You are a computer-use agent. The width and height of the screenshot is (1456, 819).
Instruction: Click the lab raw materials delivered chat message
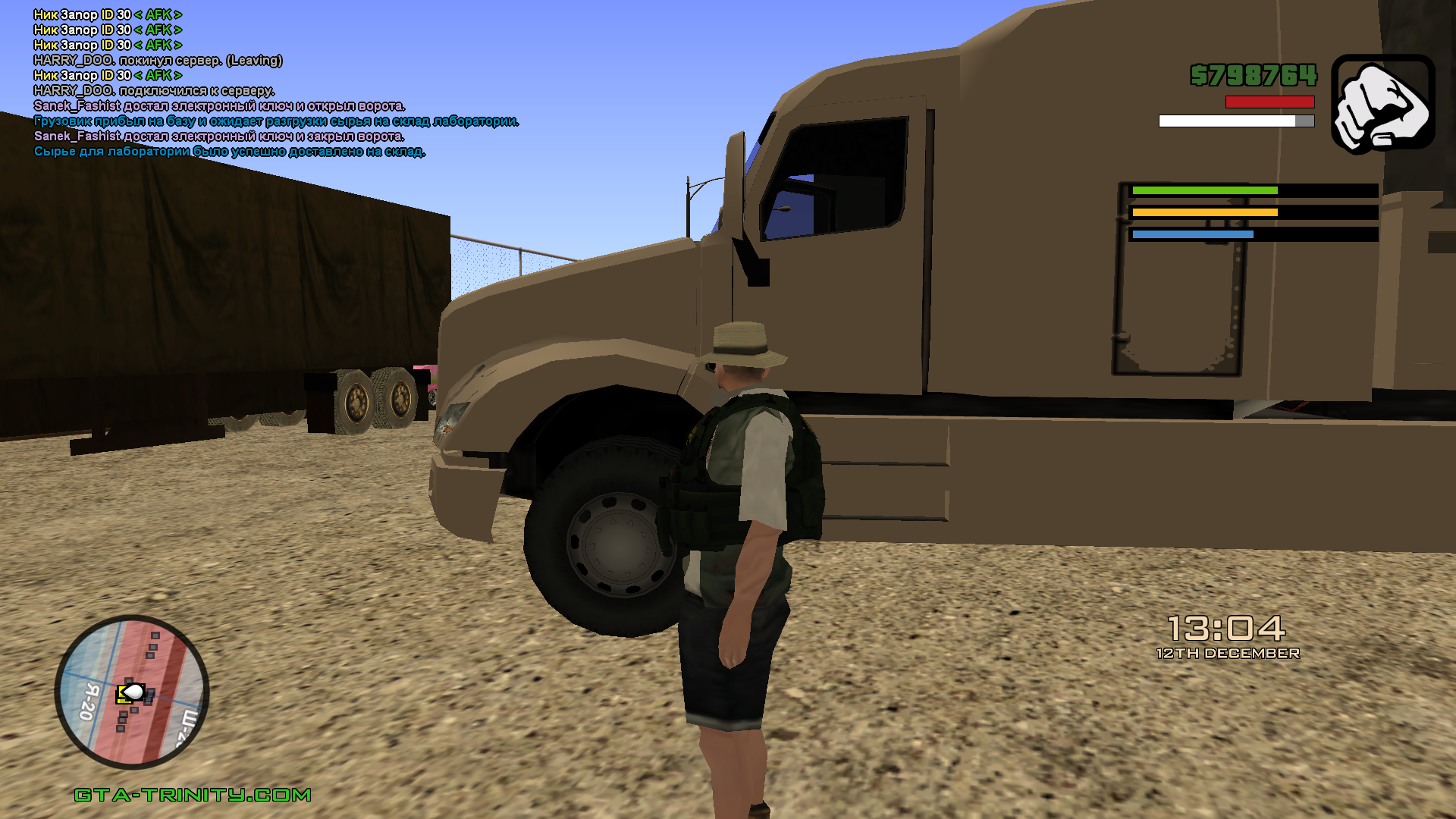point(230,152)
